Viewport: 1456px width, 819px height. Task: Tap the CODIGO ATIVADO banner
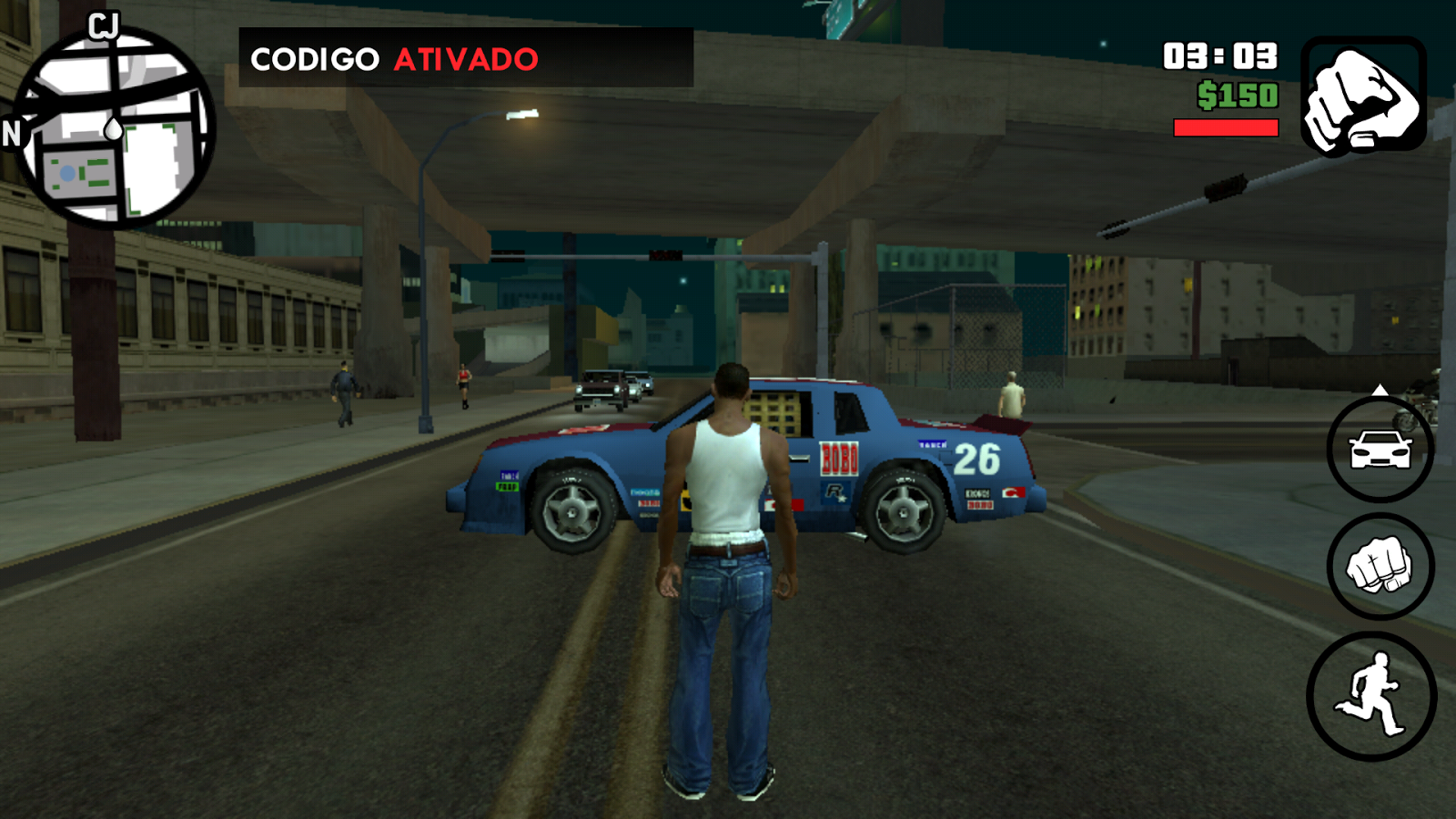point(391,58)
